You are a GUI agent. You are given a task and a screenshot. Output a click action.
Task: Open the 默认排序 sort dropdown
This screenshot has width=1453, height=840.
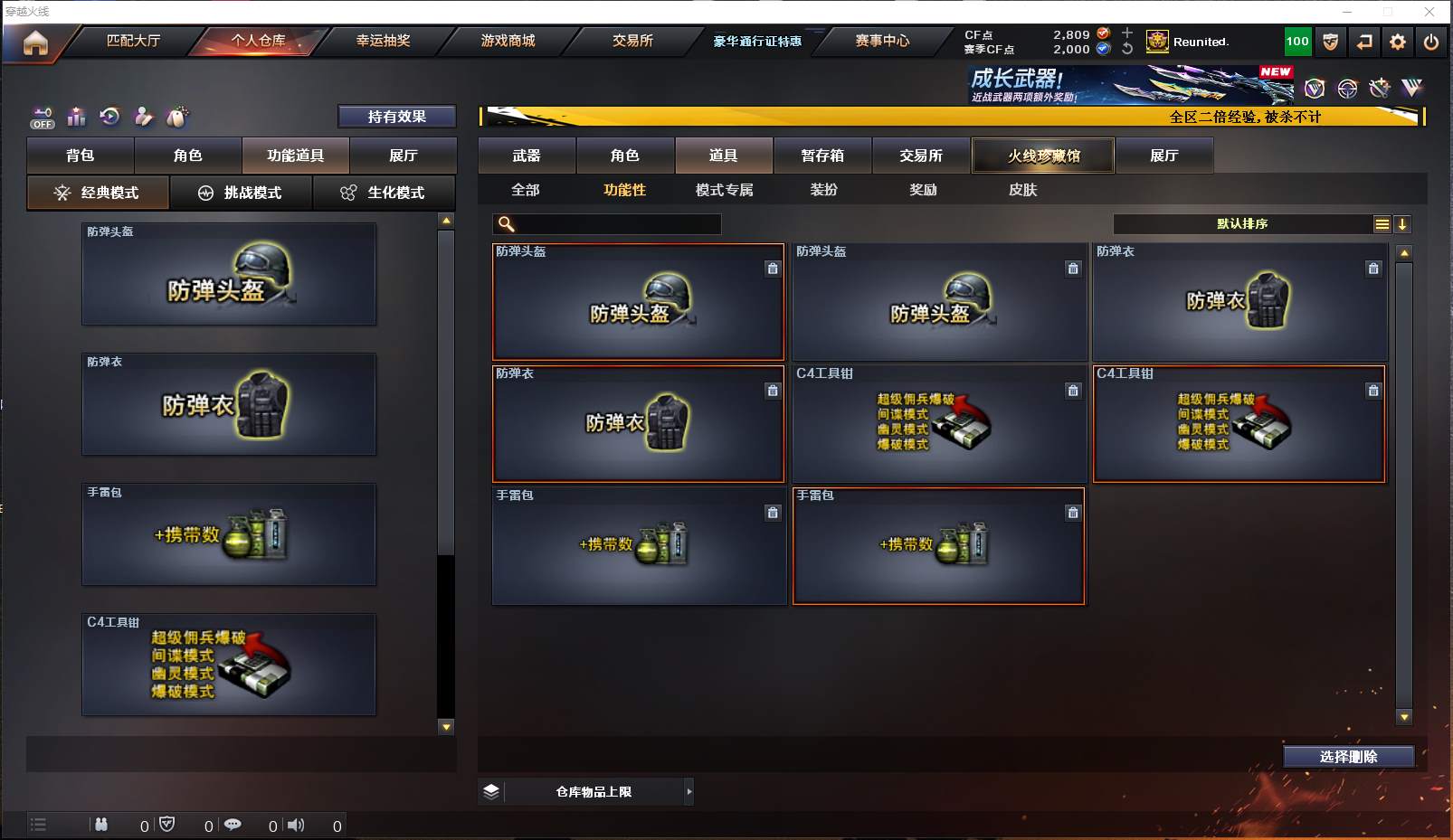point(1242,224)
